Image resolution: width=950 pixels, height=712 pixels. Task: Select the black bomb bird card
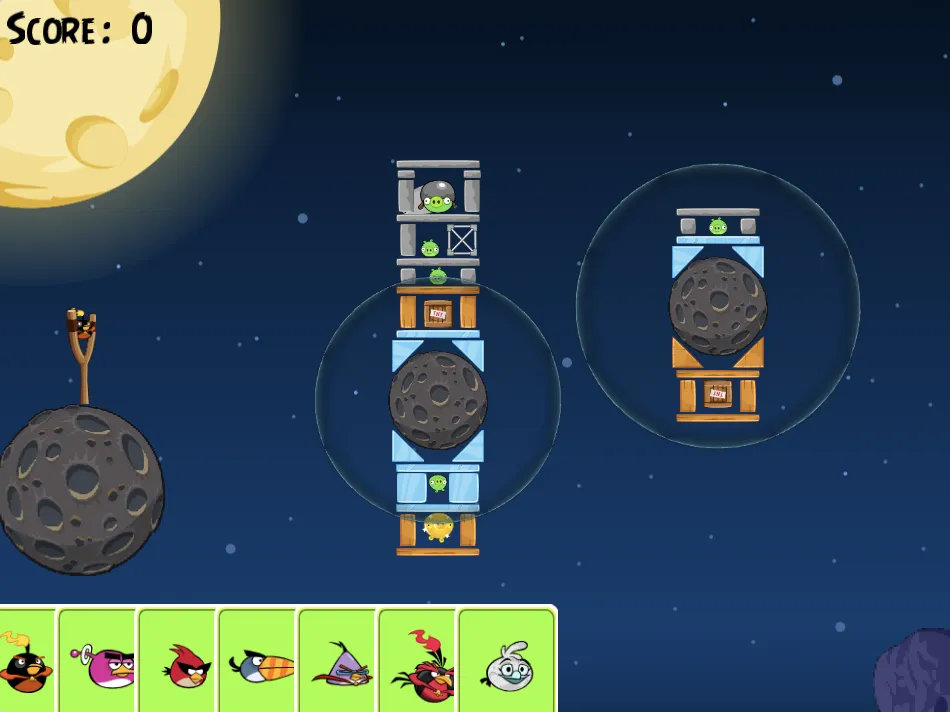[24, 660]
